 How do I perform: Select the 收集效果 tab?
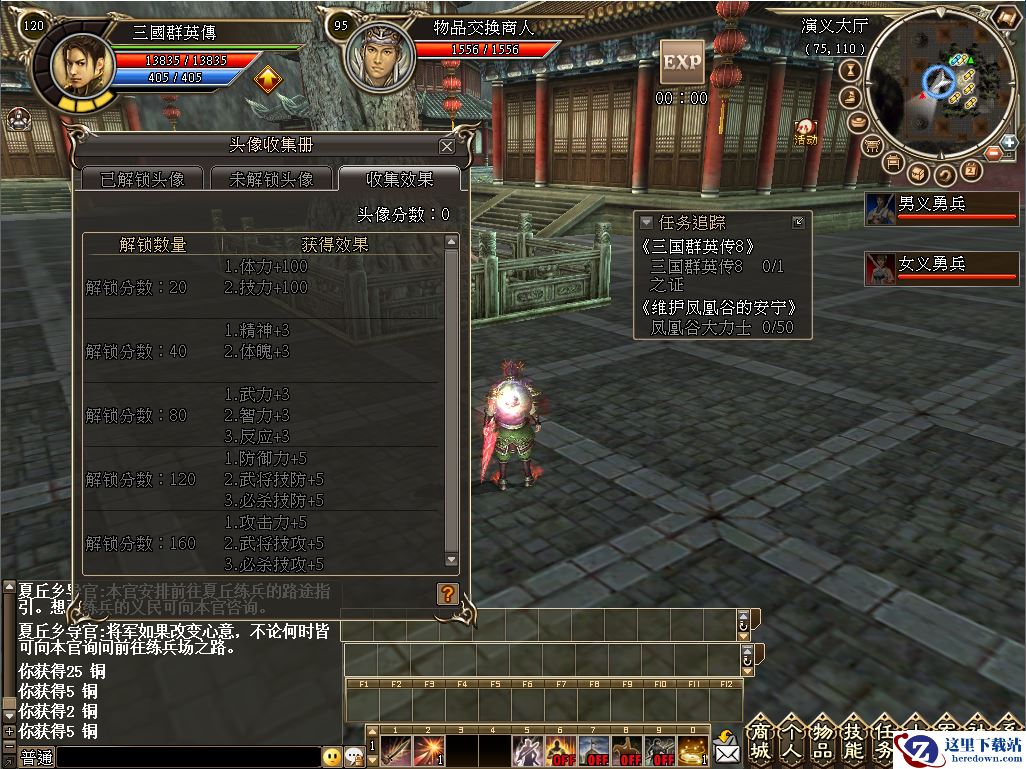[399, 179]
